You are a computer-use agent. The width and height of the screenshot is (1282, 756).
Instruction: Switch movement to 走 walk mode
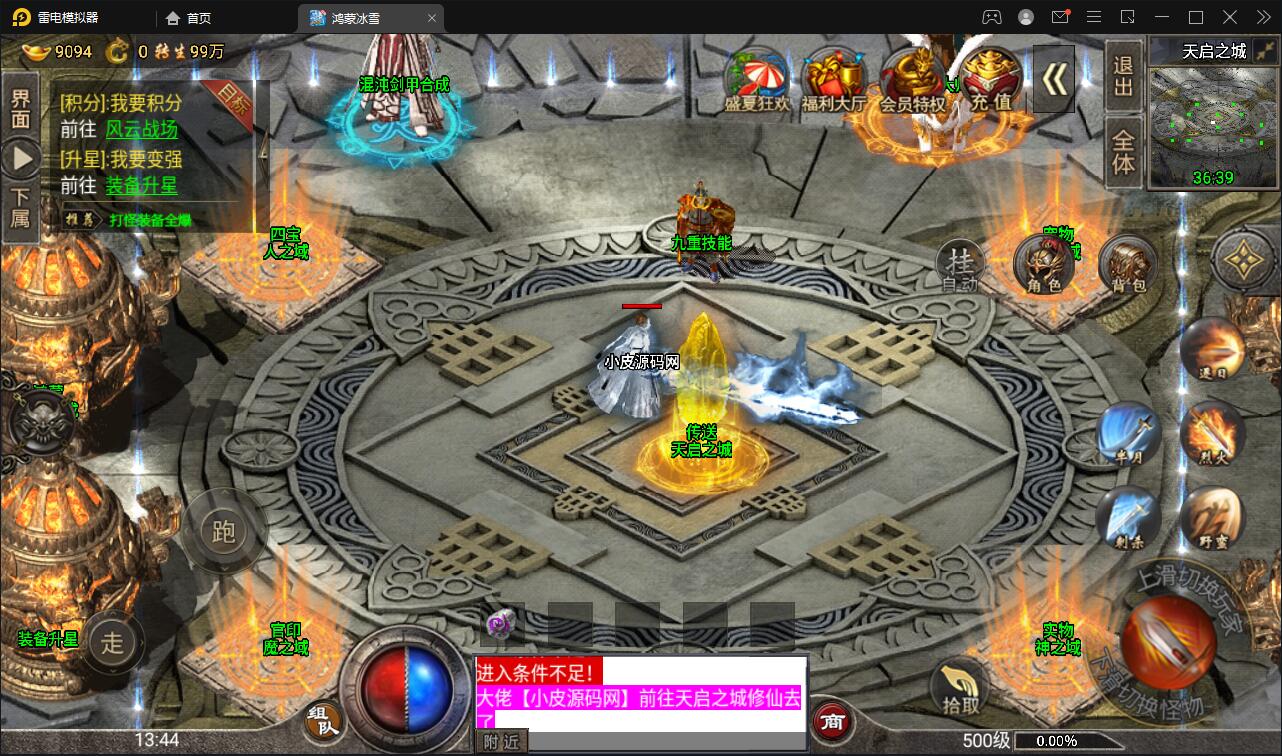[x=115, y=644]
